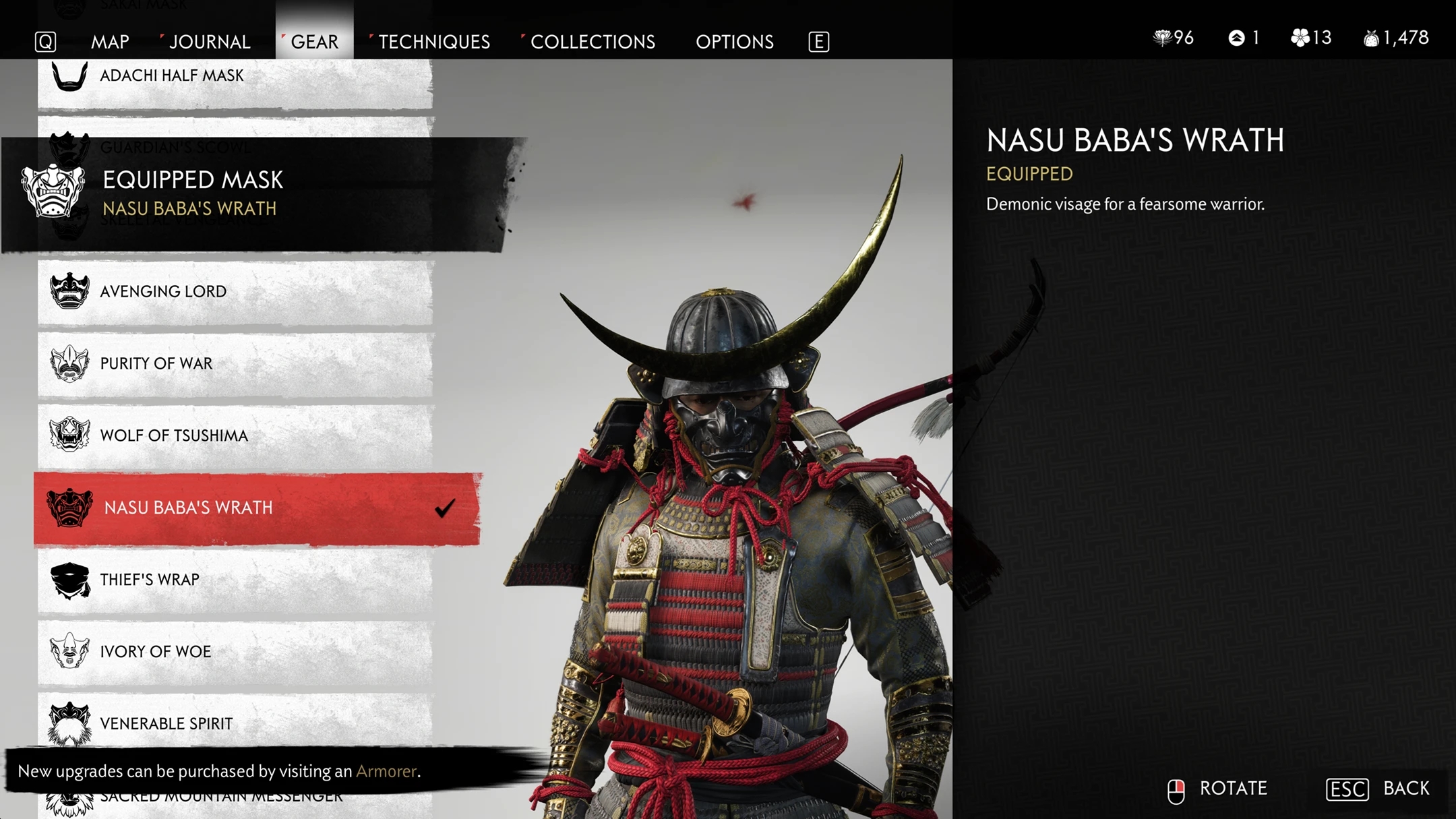
Task: Choose the Ivory of Woe mask
Action: pyautogui.click(x=235, y=652)
